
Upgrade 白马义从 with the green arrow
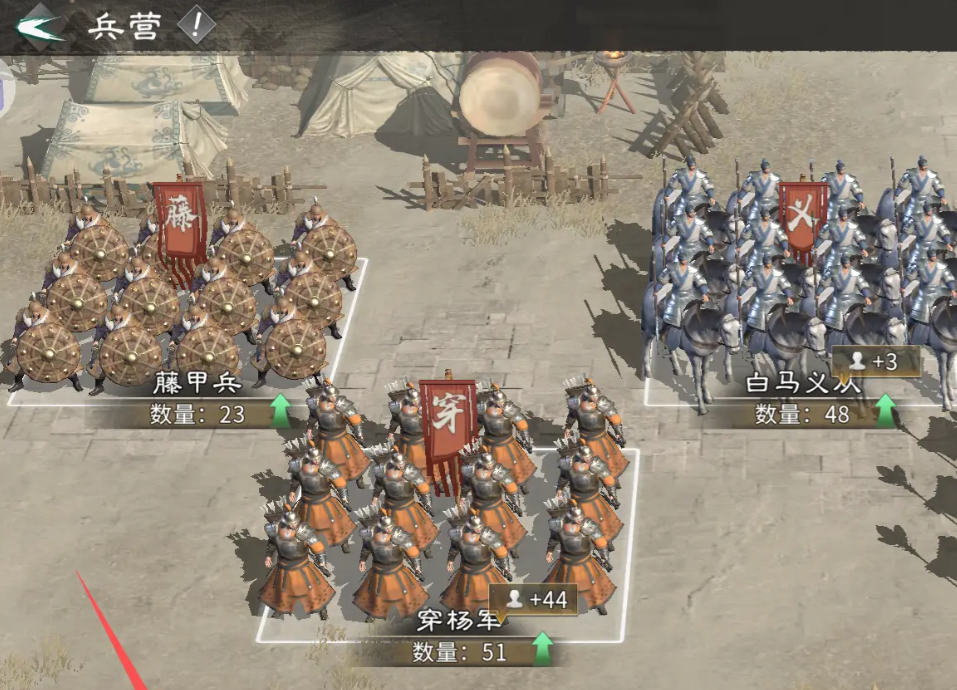(885, 411)
